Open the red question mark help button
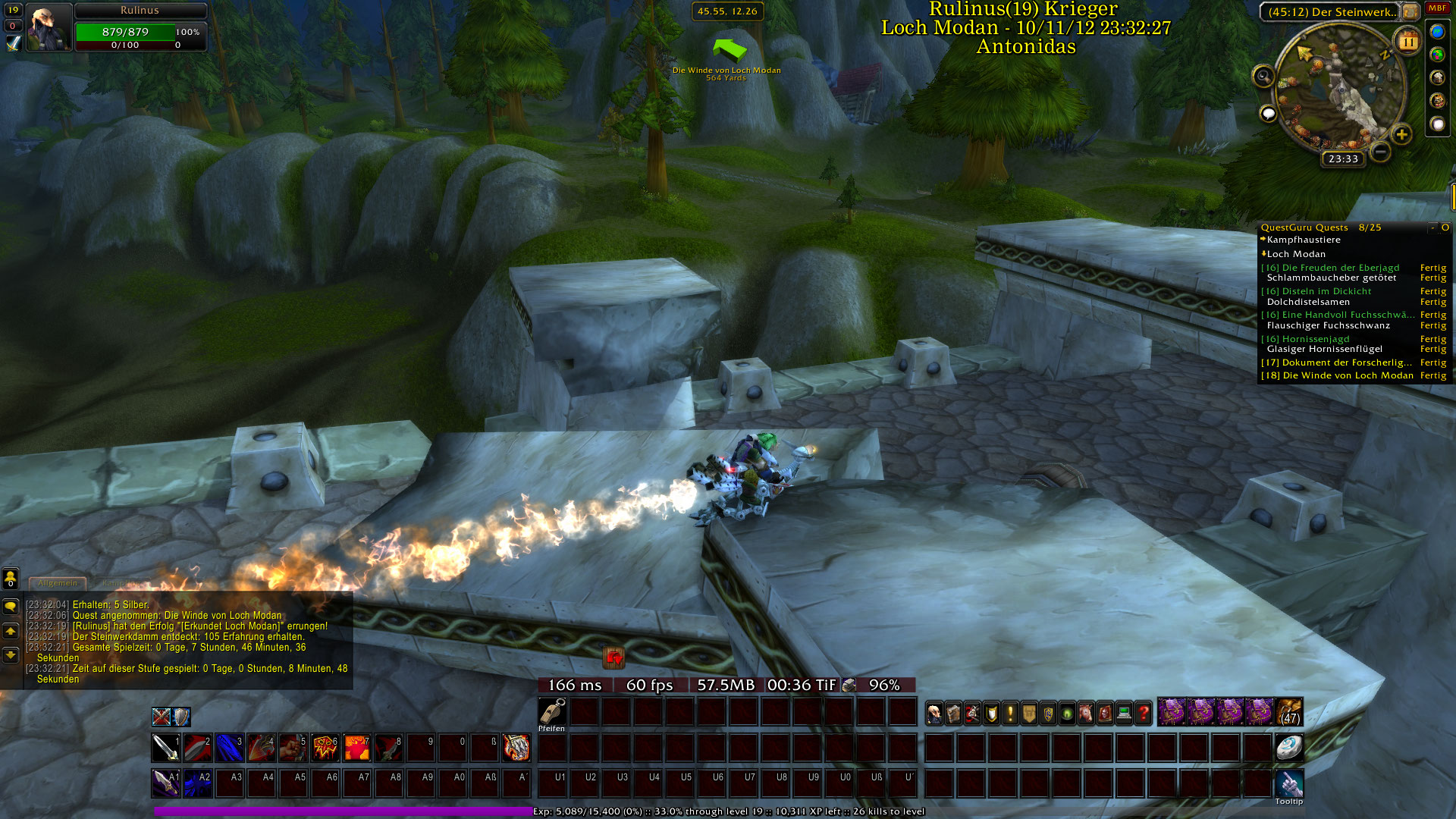 tap(1144, 713)
